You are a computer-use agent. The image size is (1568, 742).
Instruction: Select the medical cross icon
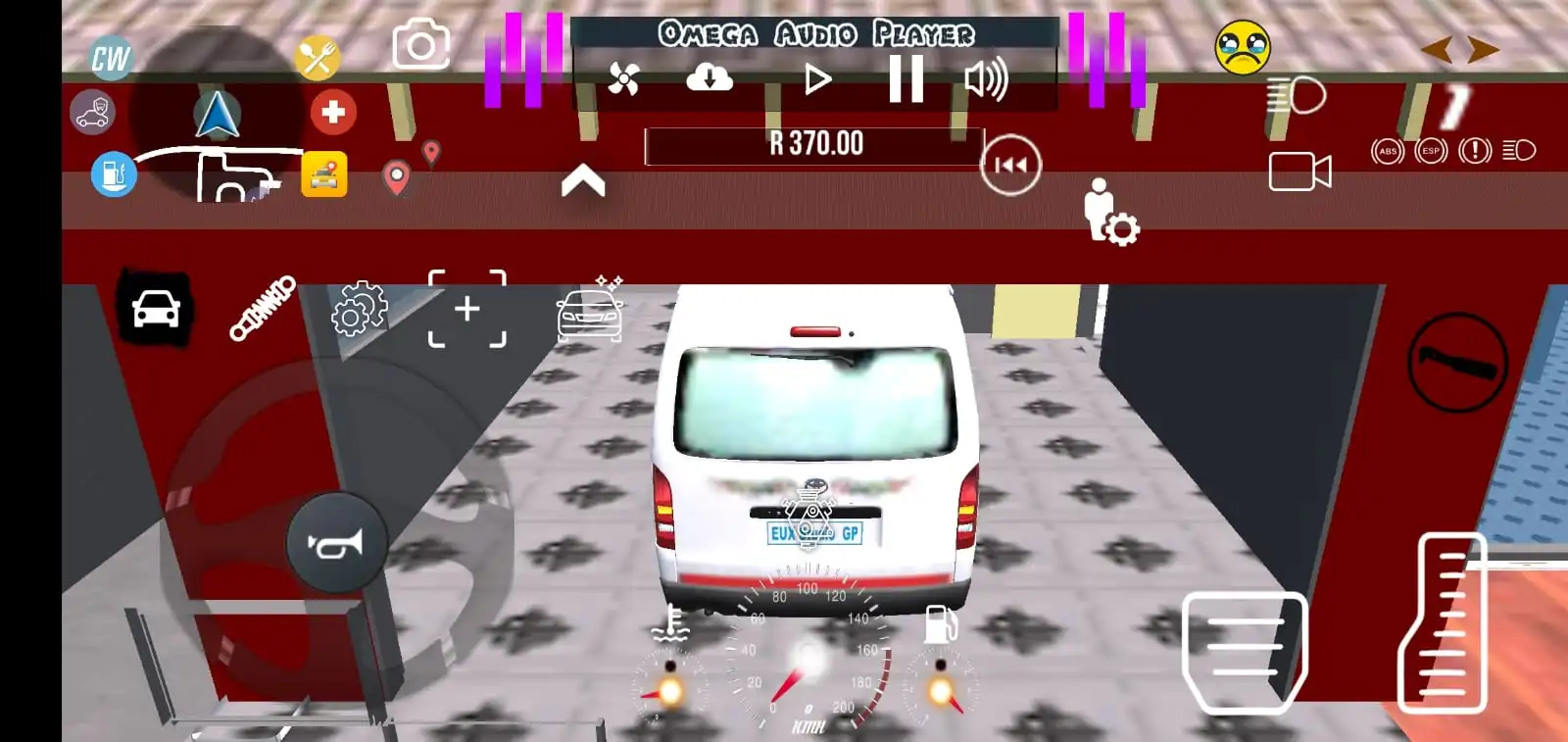[332, 112]
